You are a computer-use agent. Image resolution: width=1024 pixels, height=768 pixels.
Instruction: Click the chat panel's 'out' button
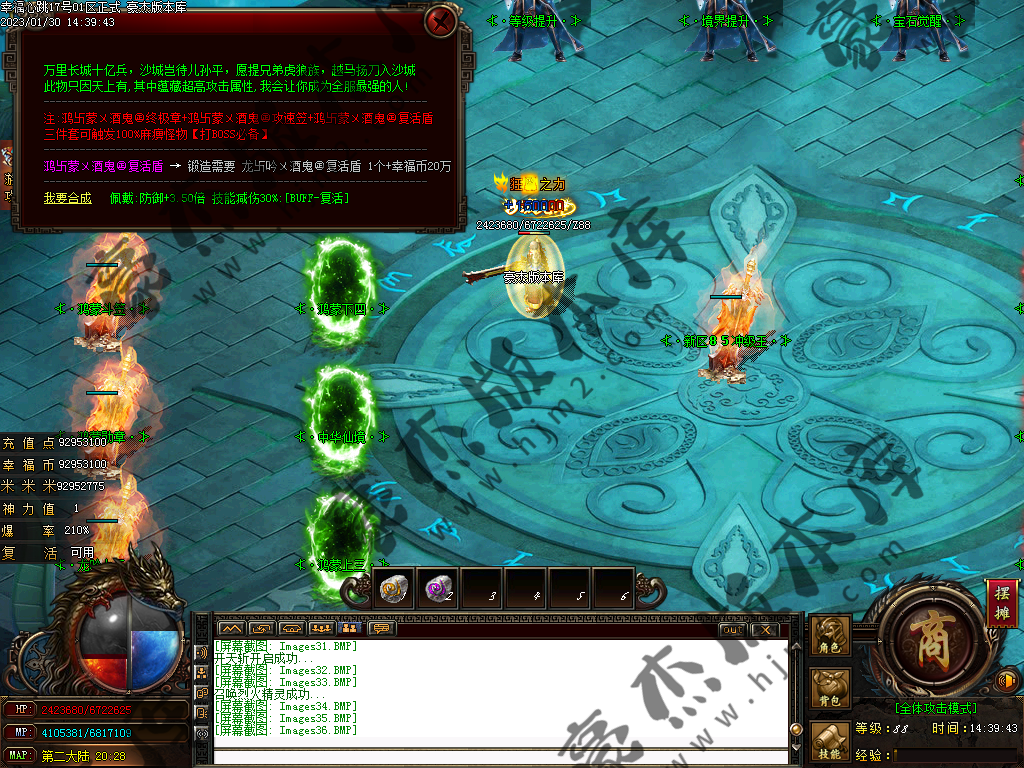pos(731,629)
